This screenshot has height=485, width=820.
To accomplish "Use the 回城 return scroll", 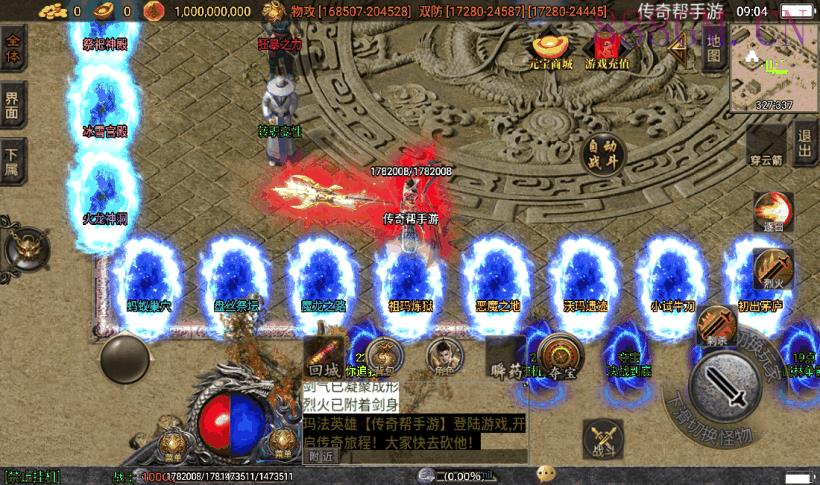I will [x=324, y=355].
